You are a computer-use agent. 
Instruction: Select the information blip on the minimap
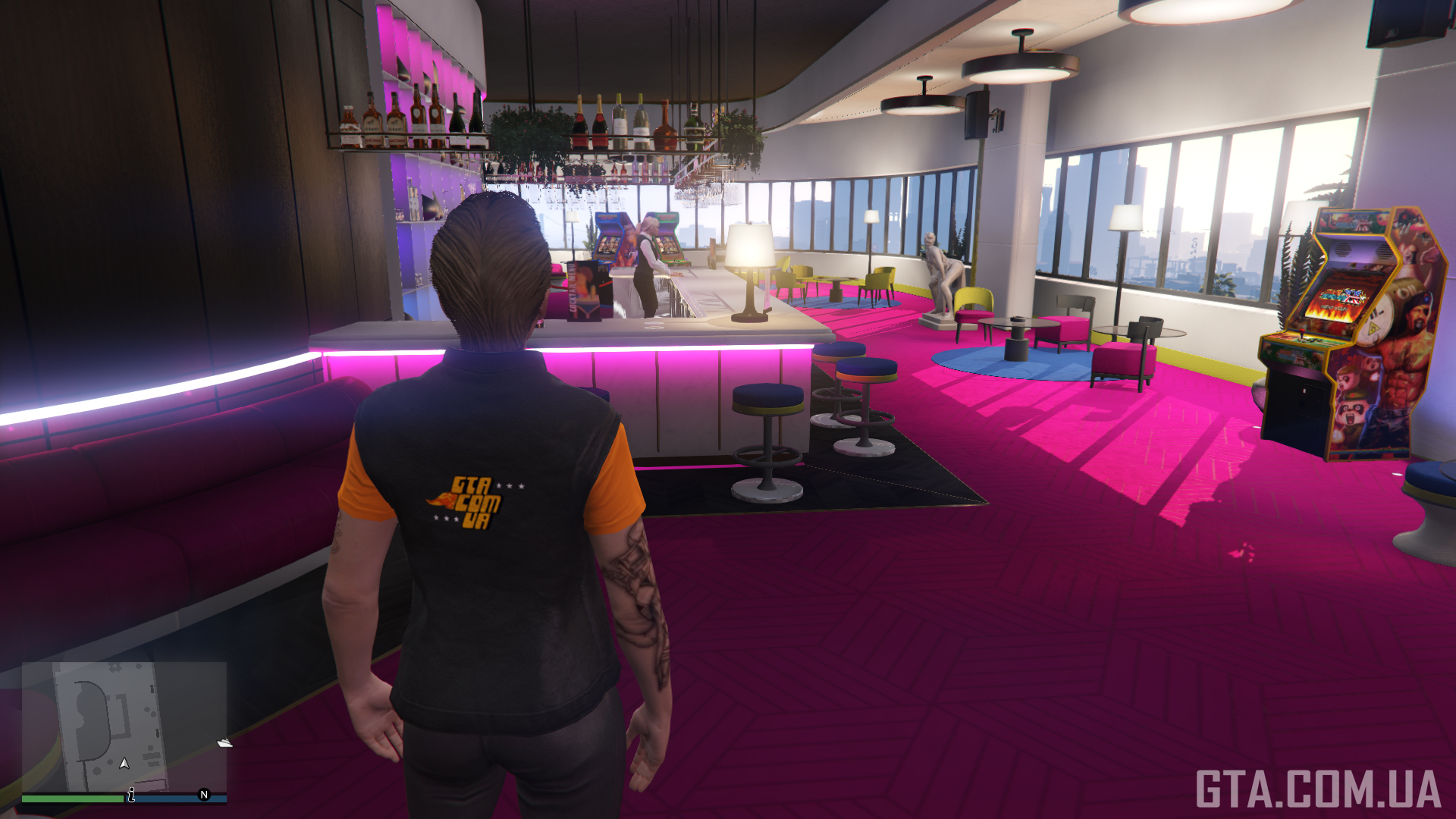pos(131,794)
